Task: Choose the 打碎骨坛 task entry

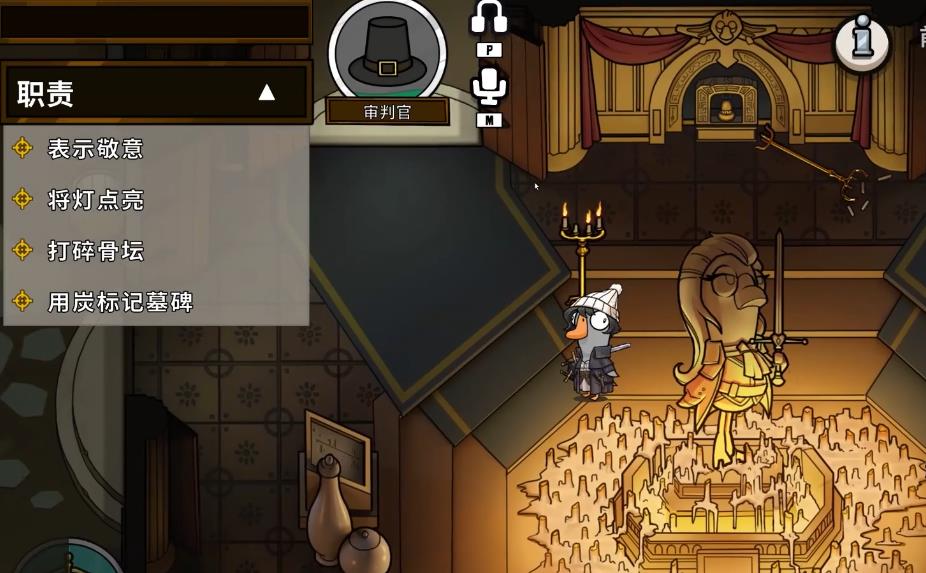Action: point(95,251)
